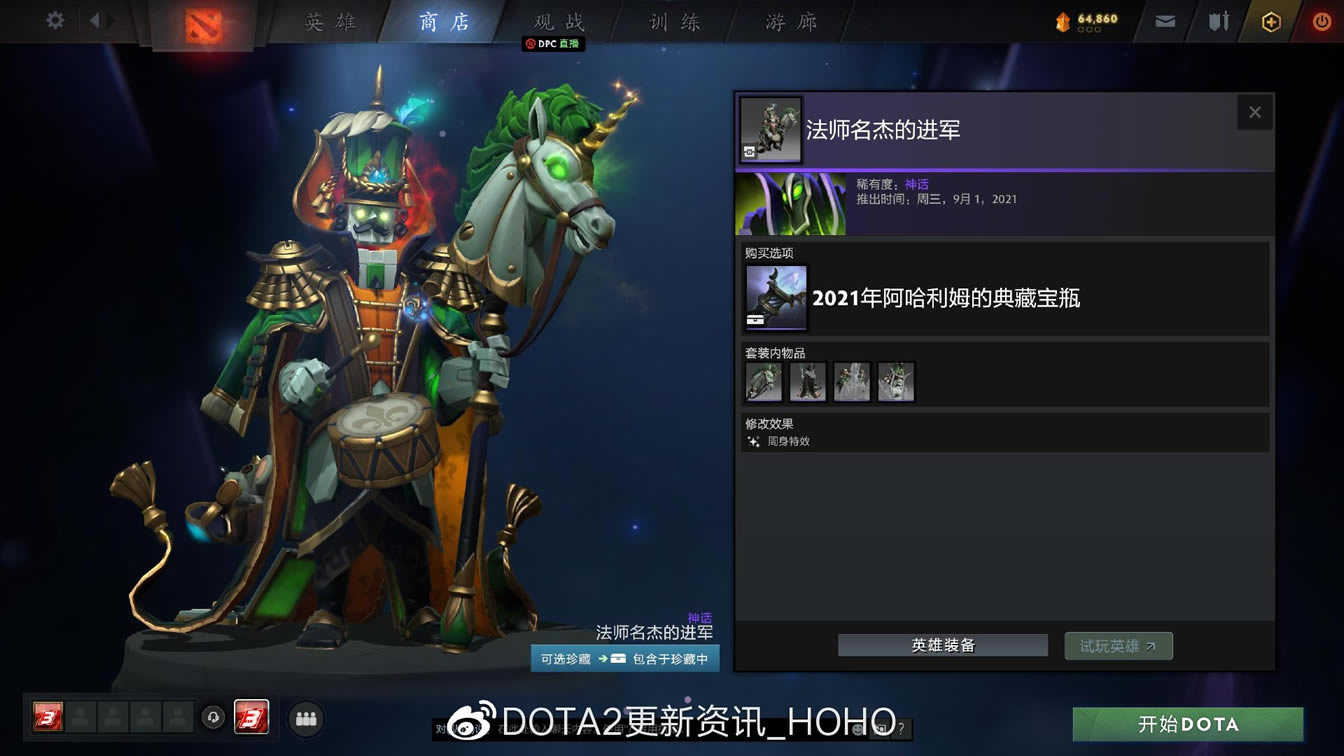Open the 训练 menu item
Viewport: 1344px width, 756px height.
point(674,22)
